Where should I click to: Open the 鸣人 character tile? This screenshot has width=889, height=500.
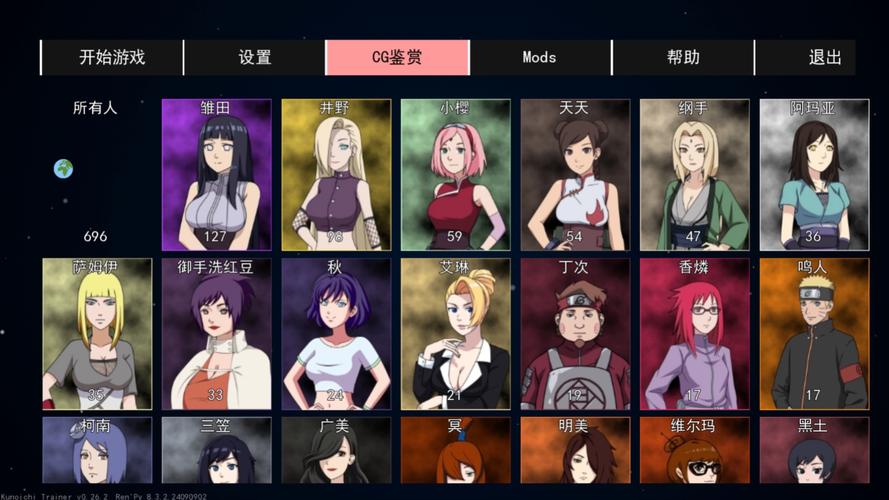pyautogui.click(x=813, y=333)
